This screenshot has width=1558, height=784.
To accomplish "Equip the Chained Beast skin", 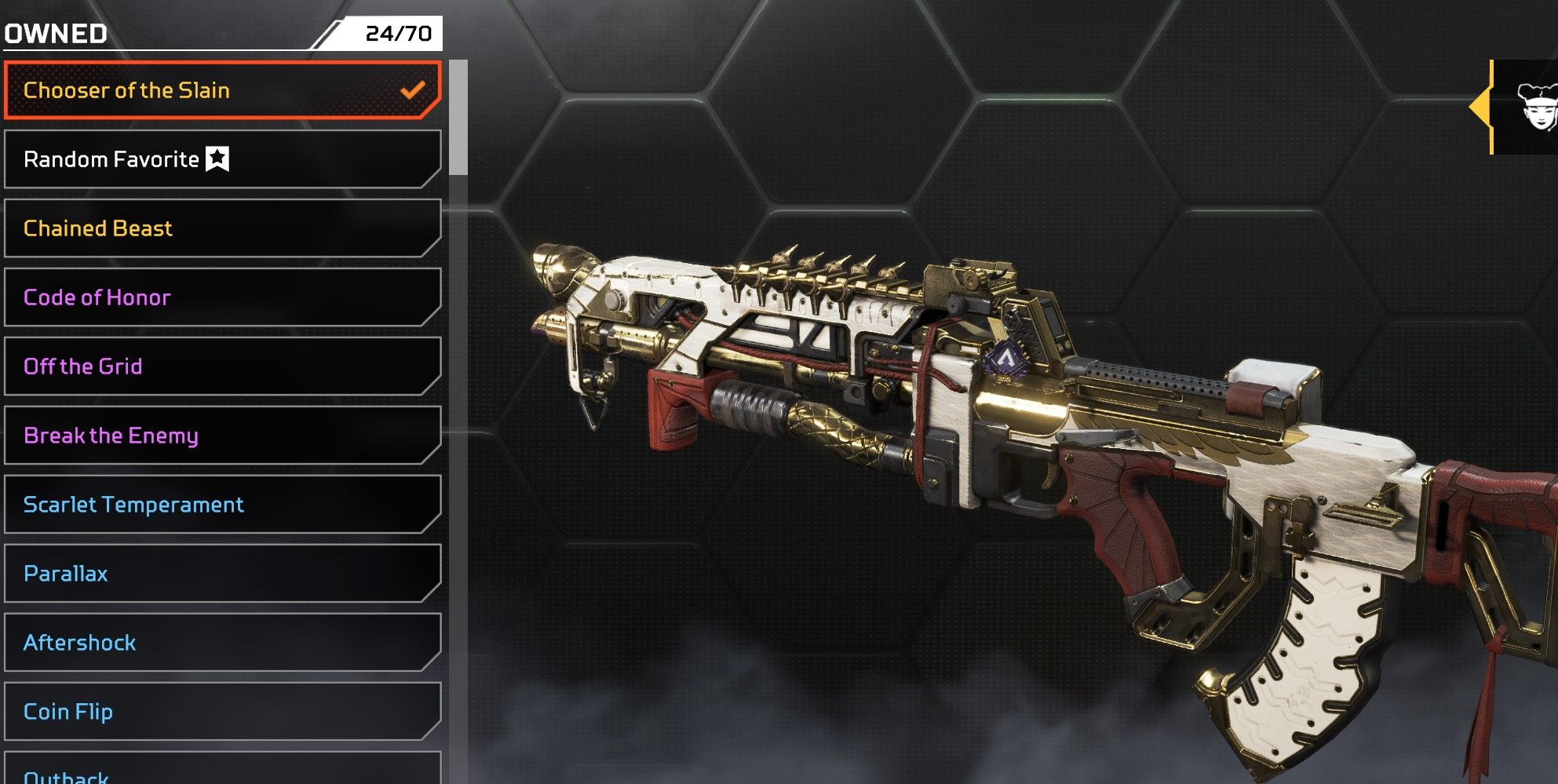I will coord(222,228).
